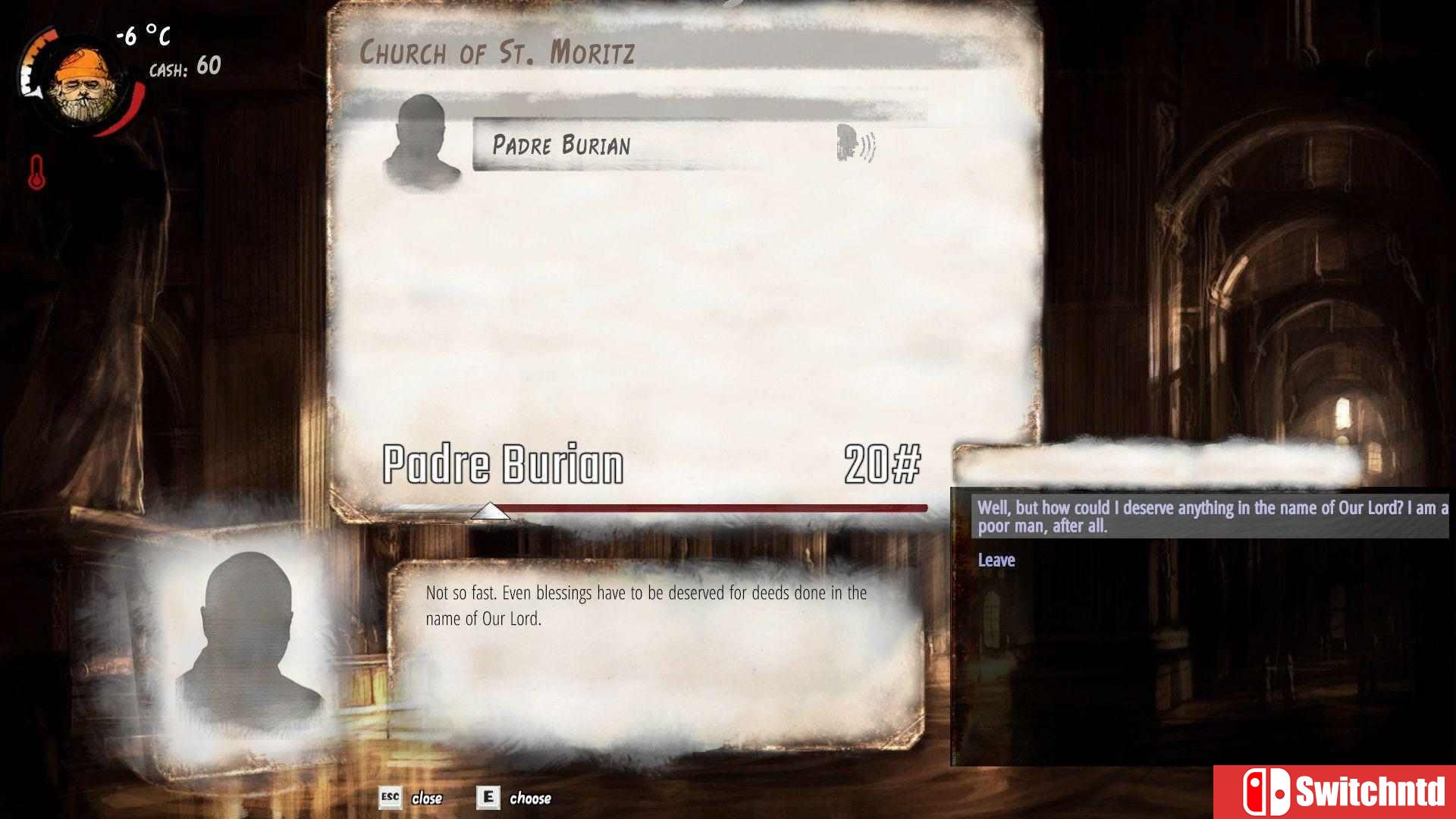Click the speaking head icon beside Padre Burian
This screenshot has width=1456, height=819.
pos(855,143)
